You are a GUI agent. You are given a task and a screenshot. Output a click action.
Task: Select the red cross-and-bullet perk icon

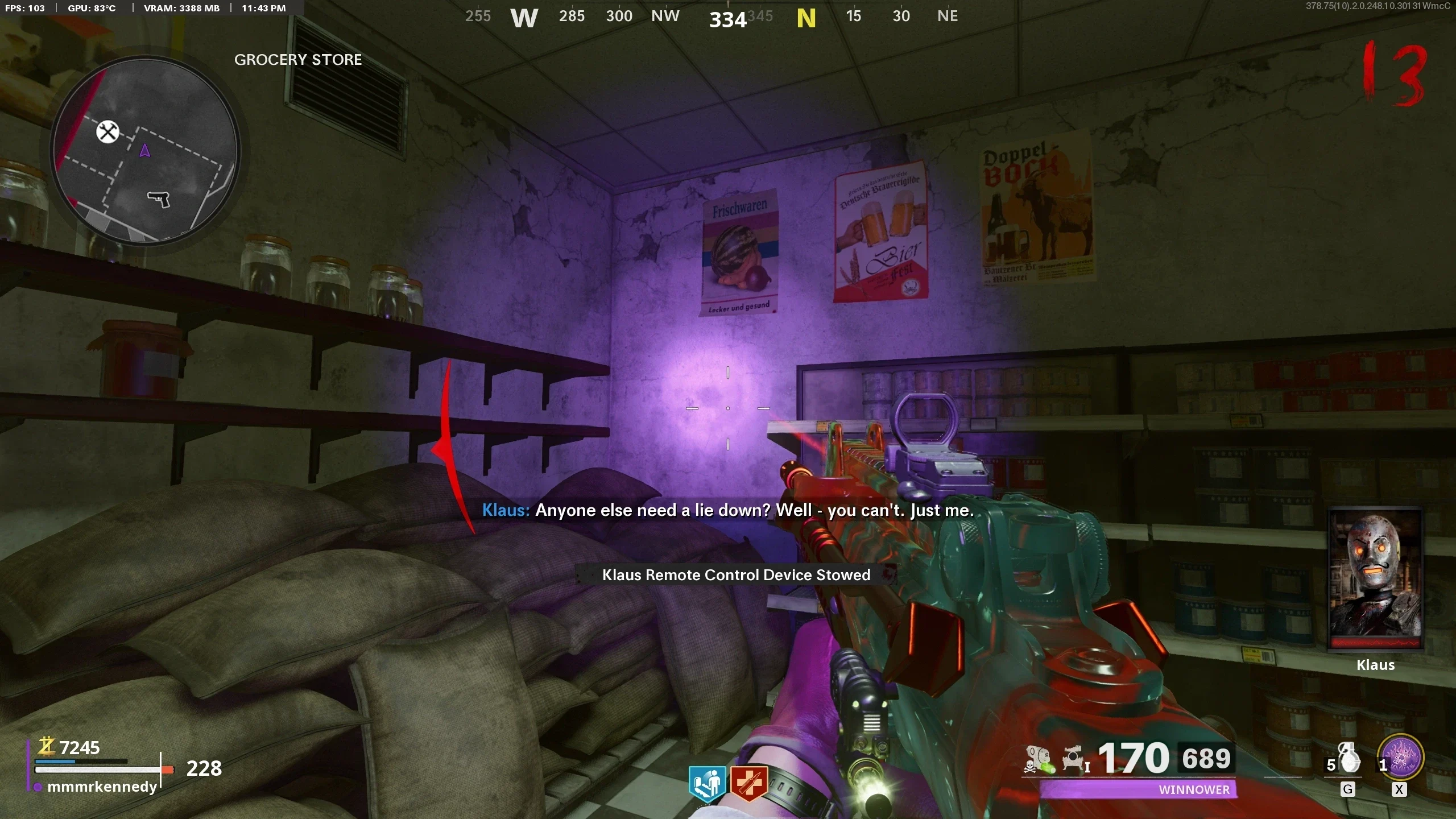(749, 783)
